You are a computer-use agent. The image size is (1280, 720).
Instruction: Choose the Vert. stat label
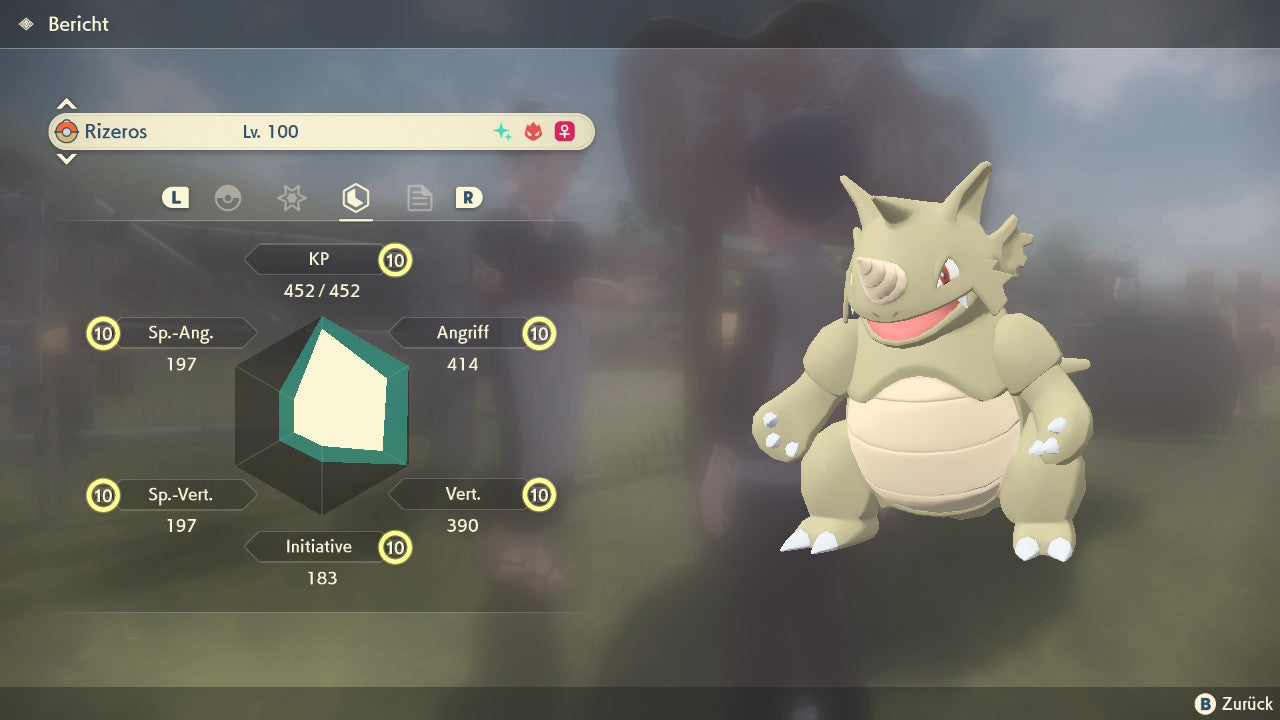[462, 494]
